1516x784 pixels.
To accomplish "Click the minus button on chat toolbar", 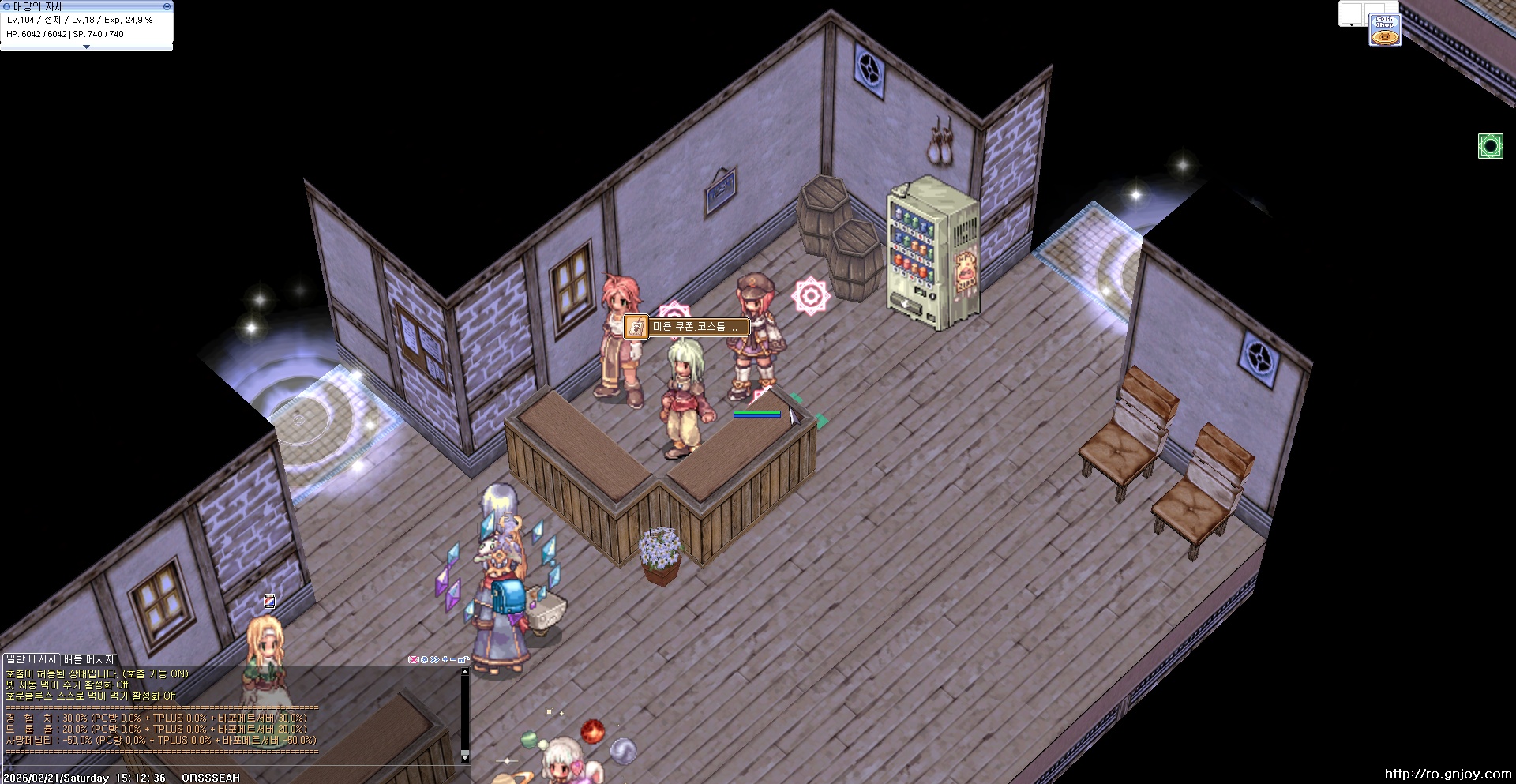I will pyautogui.click(x=454, y=659).
